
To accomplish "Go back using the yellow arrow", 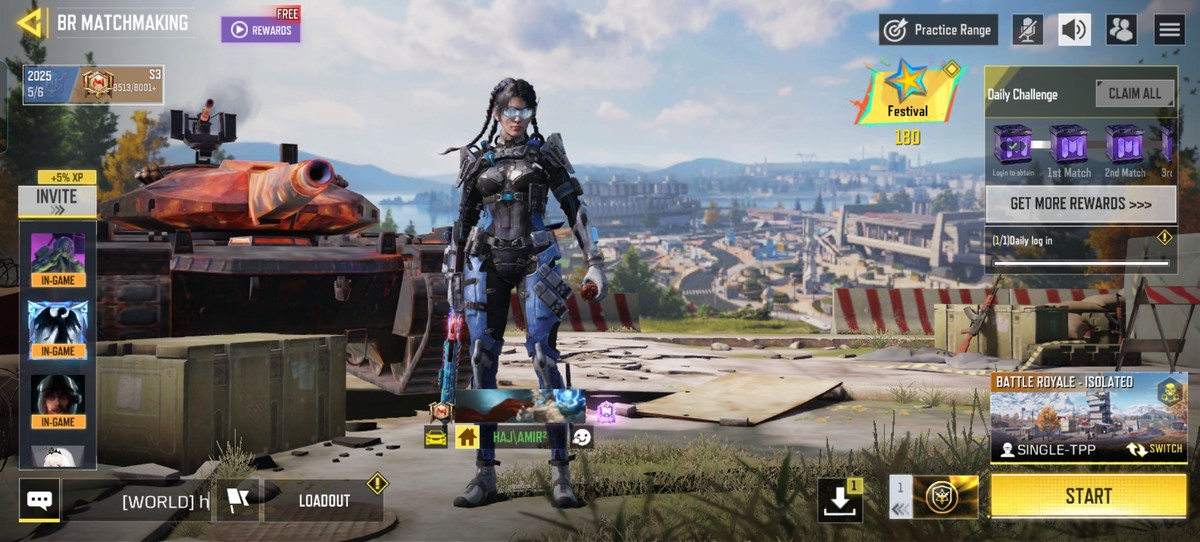I will coord(31,22).
